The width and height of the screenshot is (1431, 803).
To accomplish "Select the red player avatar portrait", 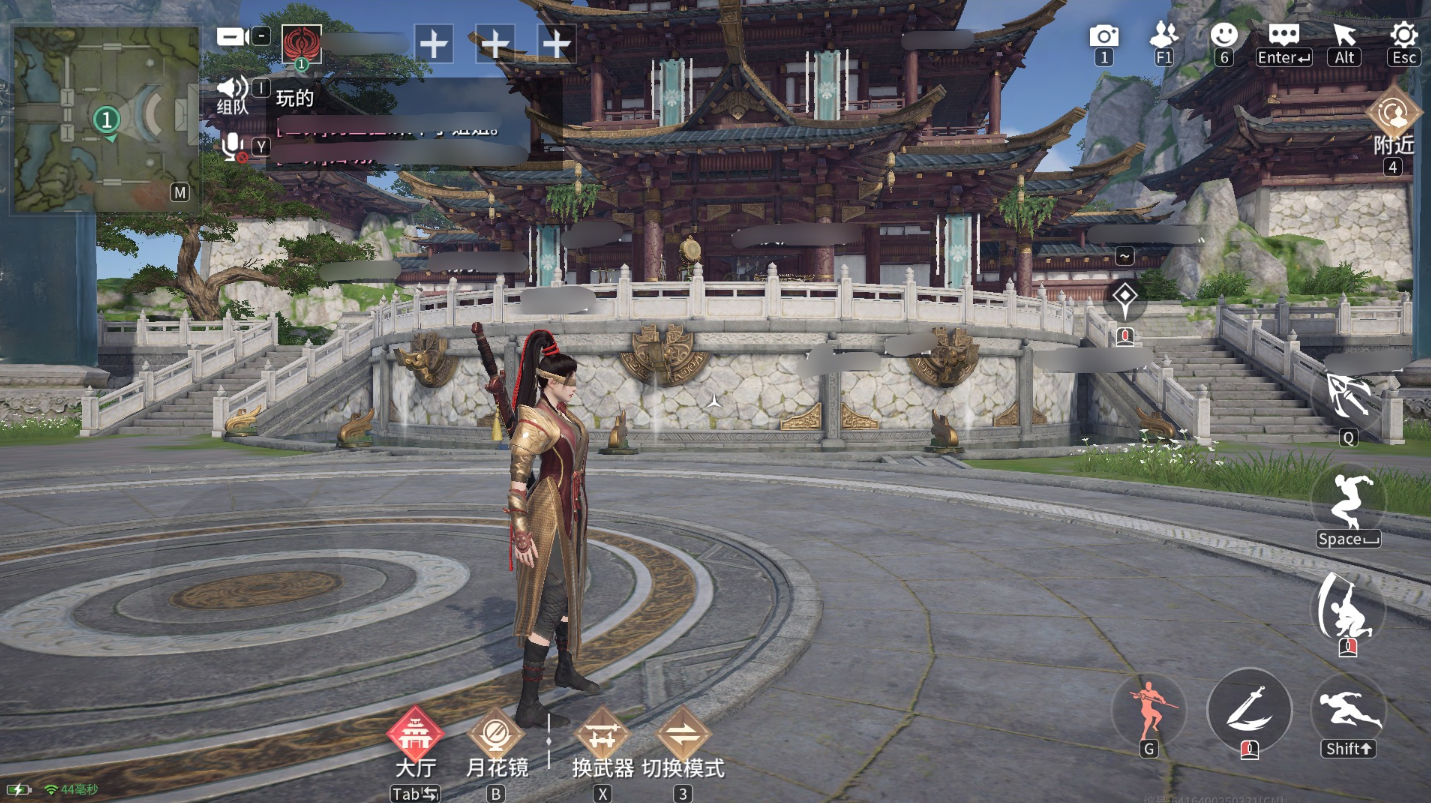I will click(x=301, y=44).
